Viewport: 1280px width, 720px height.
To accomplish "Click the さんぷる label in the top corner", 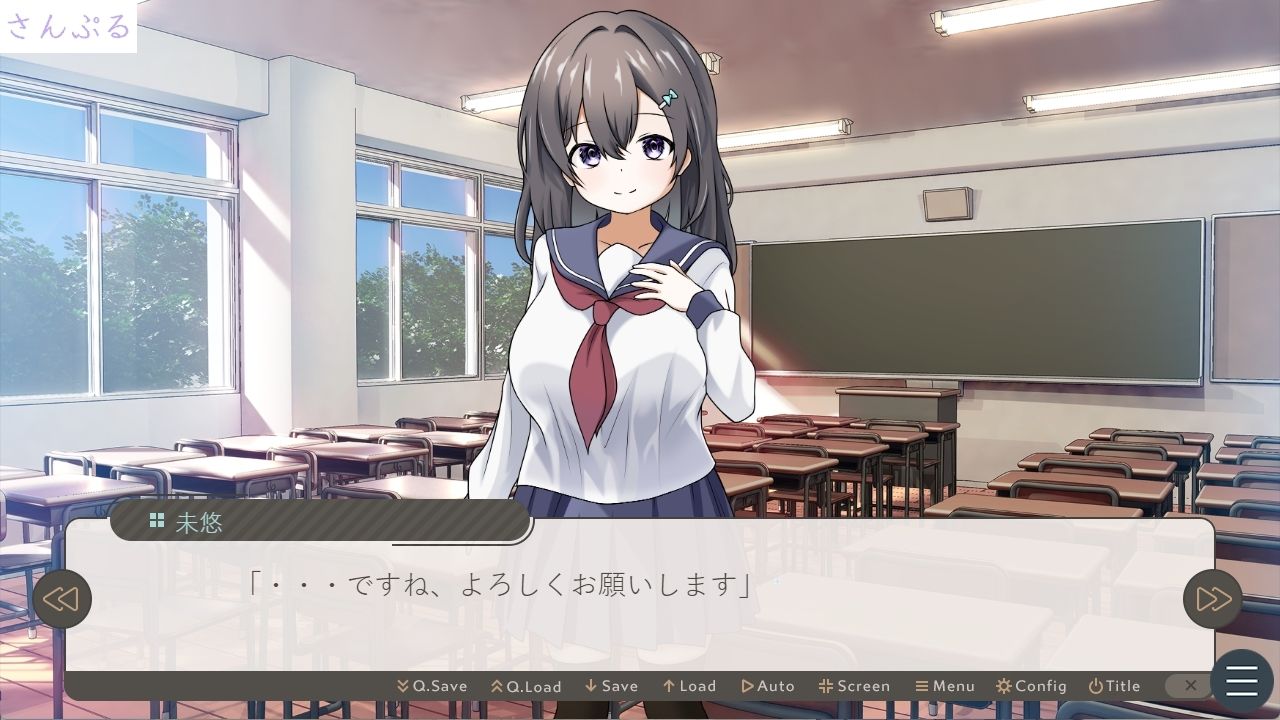I will pyautogui.click(x=69, y=25).
